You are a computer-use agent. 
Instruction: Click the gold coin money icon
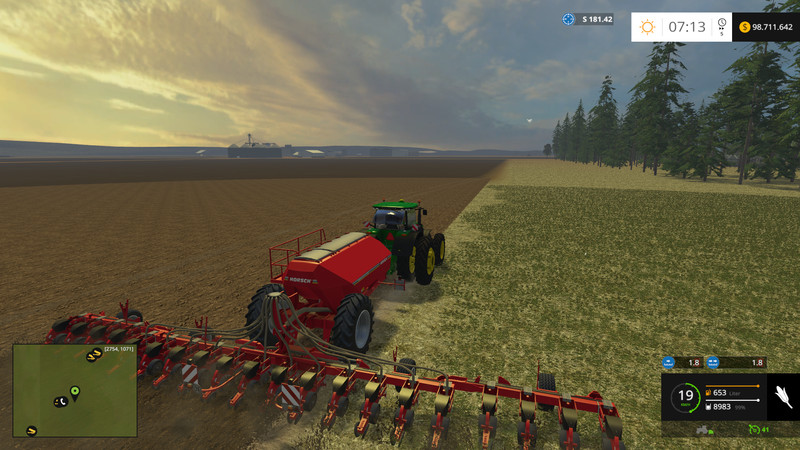click(x=744, y=27)
